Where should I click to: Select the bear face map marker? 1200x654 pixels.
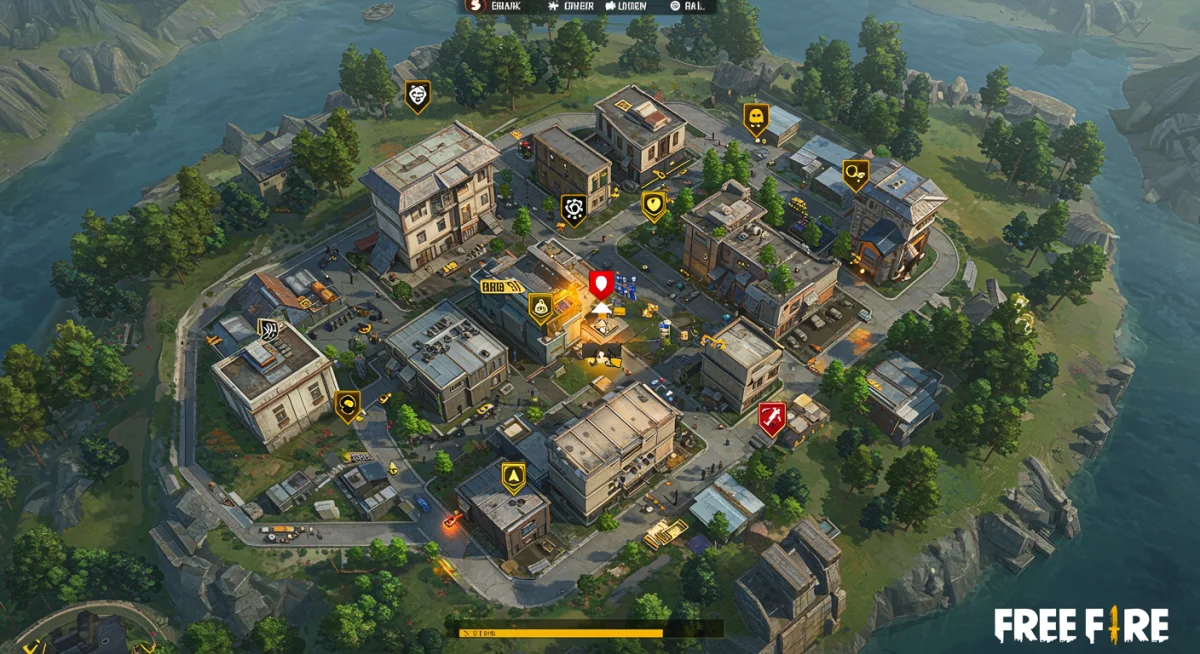point(417,96)
